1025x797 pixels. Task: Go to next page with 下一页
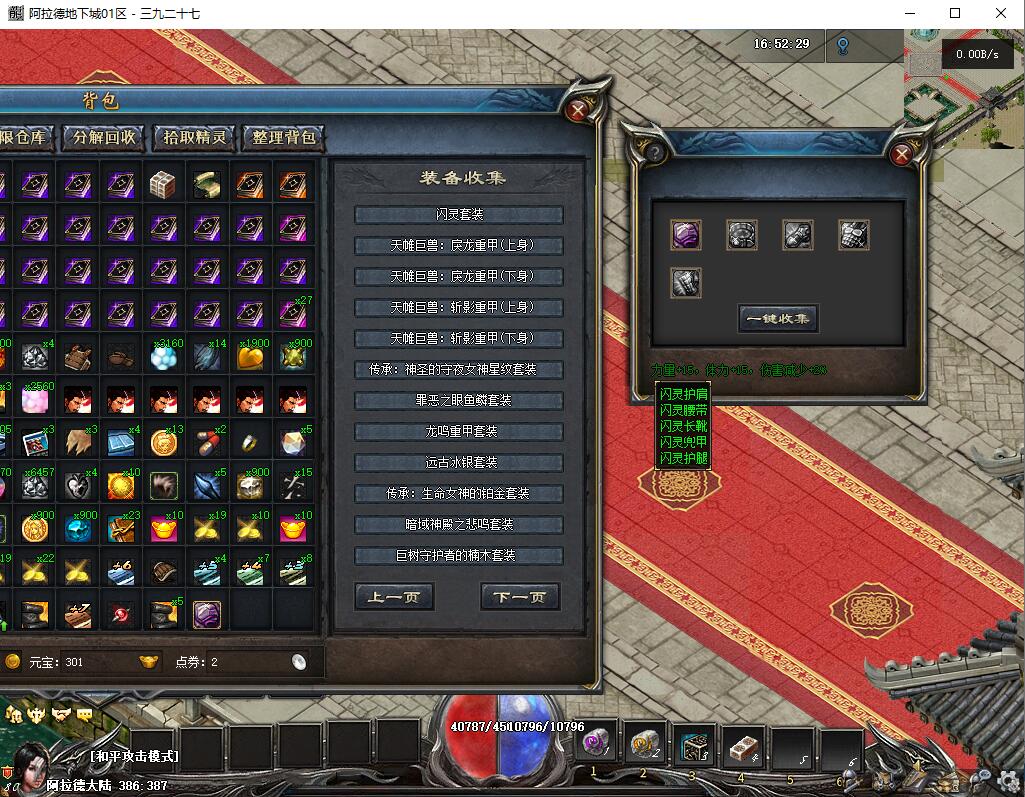pos(520,598)
